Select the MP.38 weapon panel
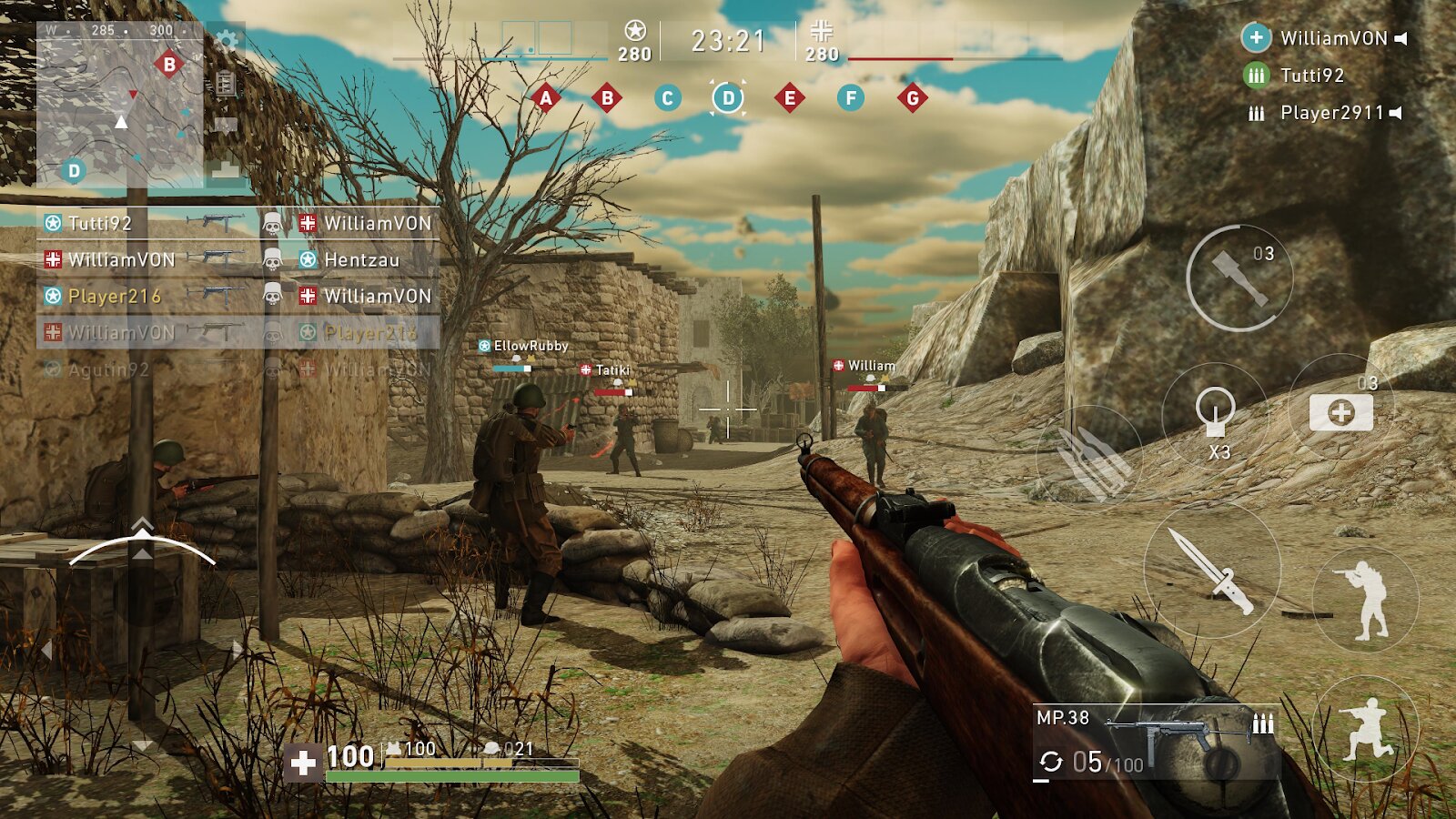 (1156, 742)
